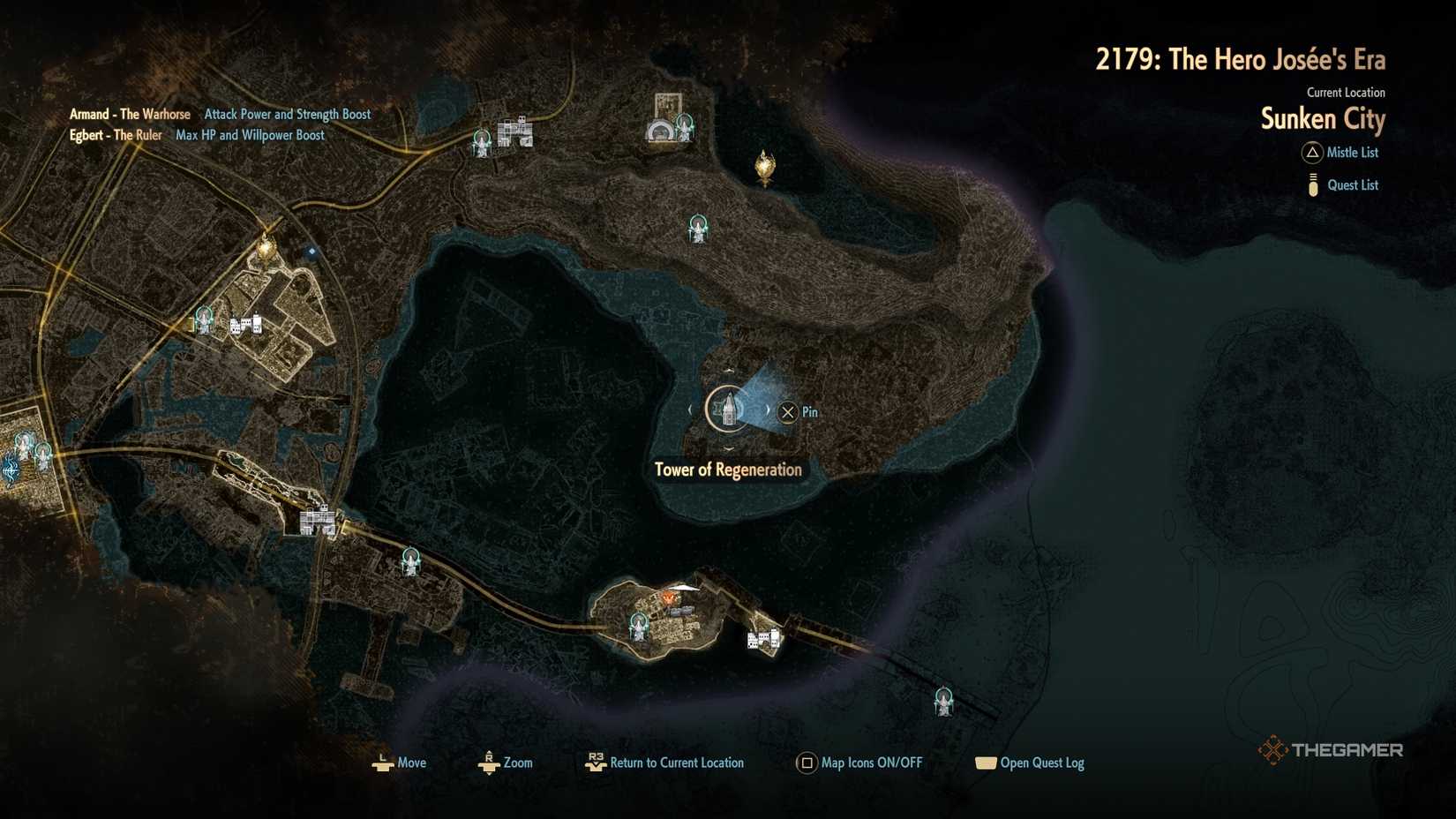Viewport: 1456px width, 819px height.
Task: Click the town buildings icon on the northwest coast
Action: pyautogui.click(x=514, y=132)
